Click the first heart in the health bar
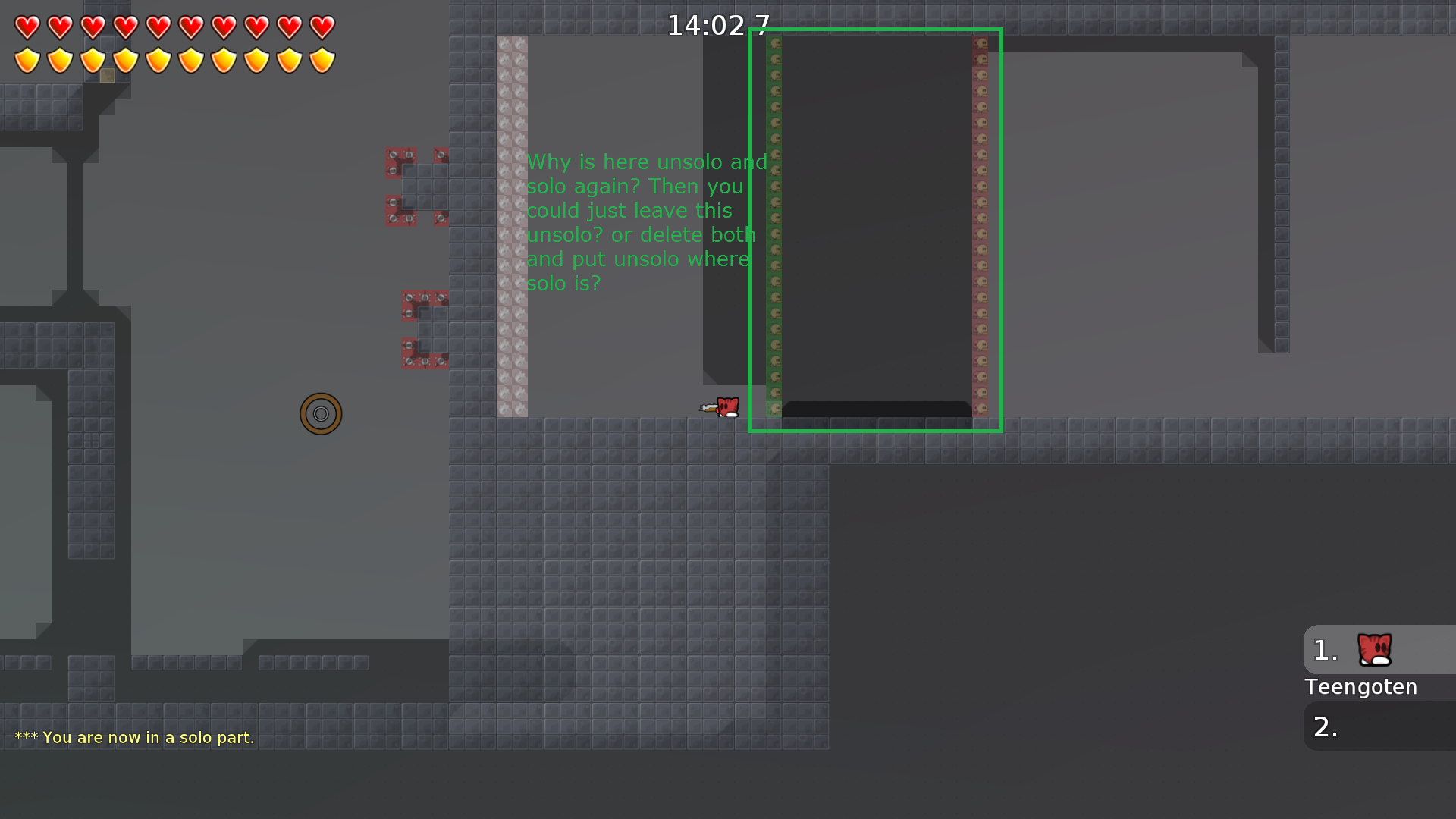Image resolution: width=1456 pixels, height=819 pixels. pos(27,27)
